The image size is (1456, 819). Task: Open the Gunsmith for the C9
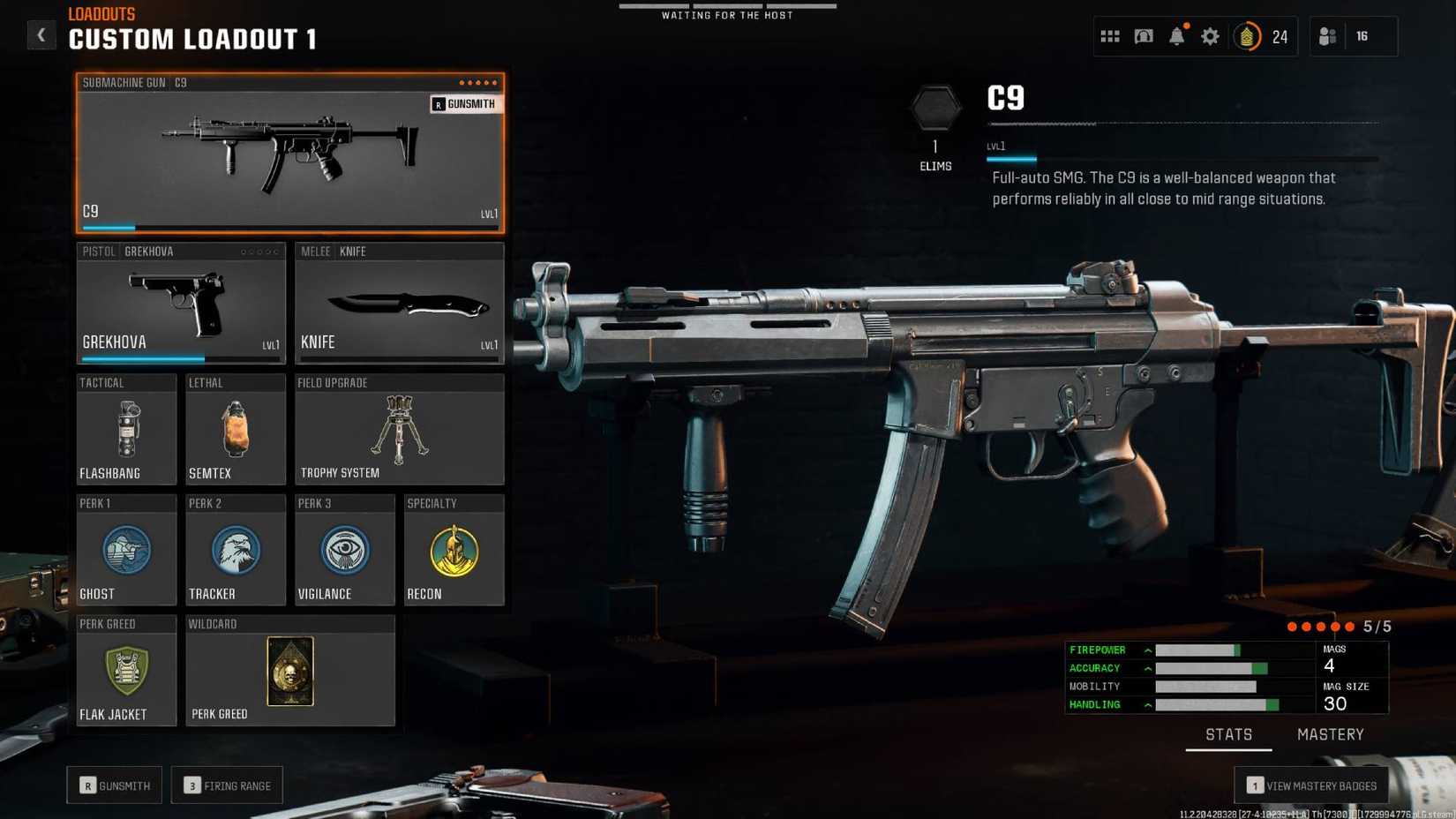pos(466,103)
